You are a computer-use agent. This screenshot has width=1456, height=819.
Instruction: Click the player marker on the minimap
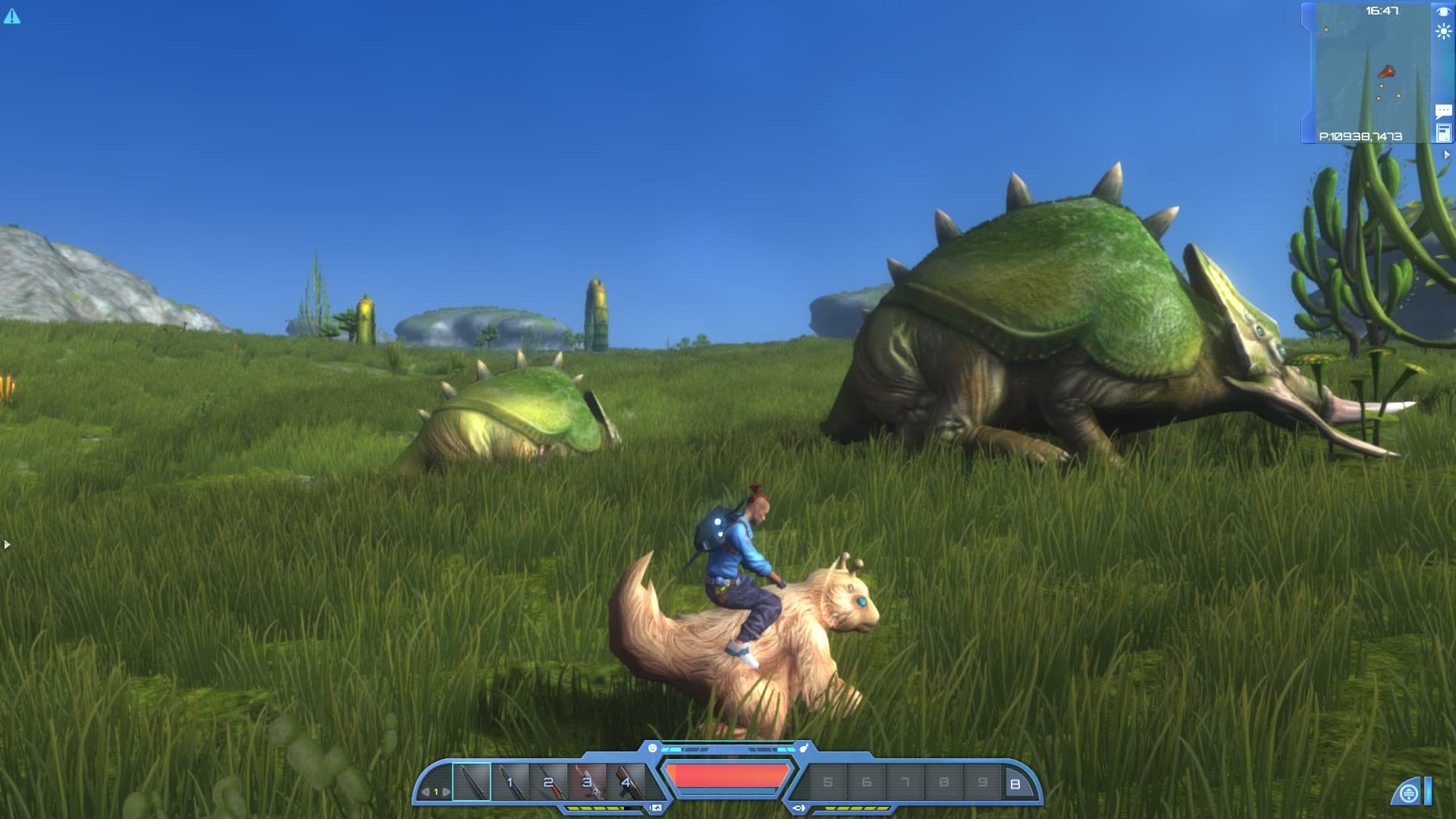coord(1388,71)
